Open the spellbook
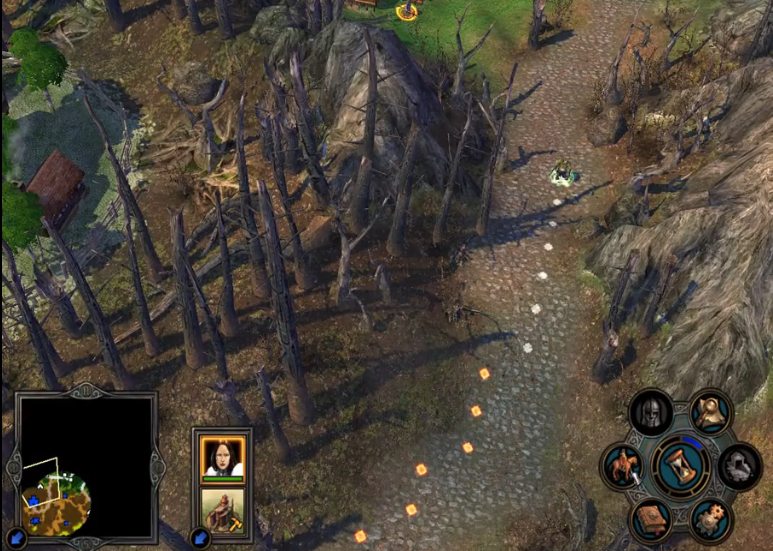 tap(651, 519)
